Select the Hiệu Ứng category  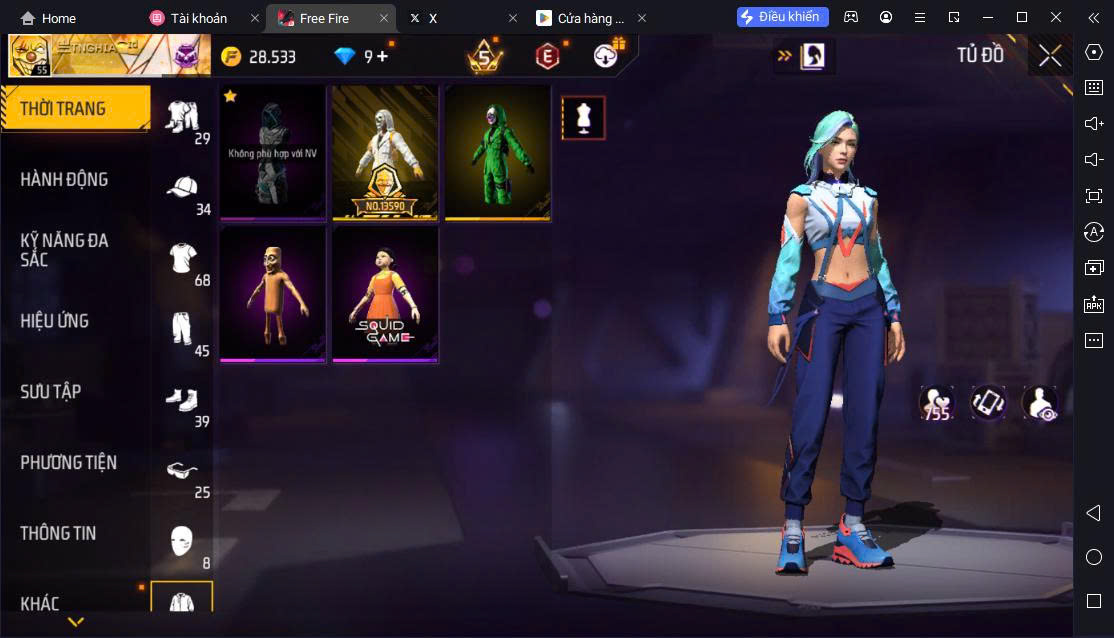pyautogui.click(x=55, y=321)
